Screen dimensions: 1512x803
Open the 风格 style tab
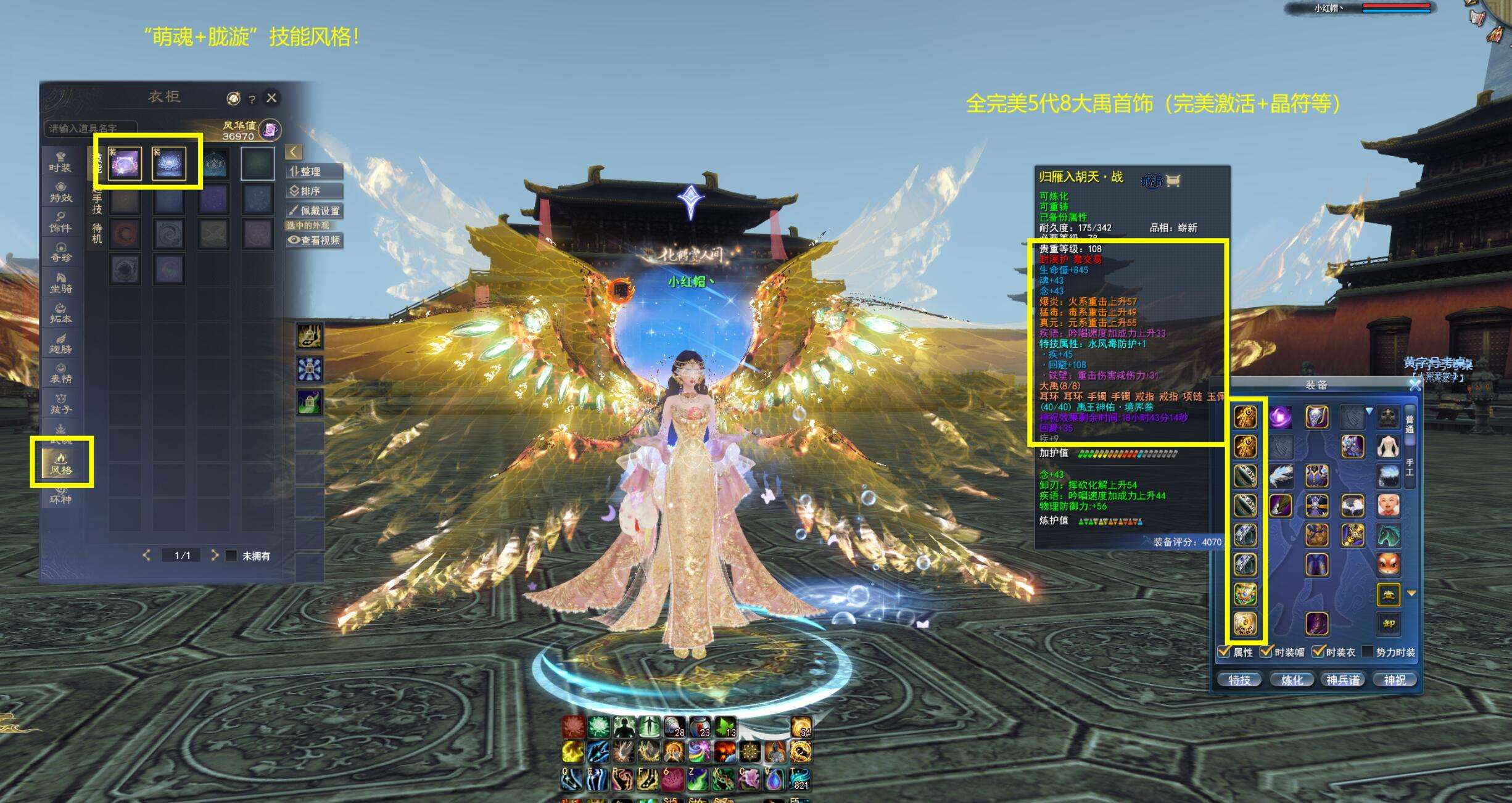(61, 463)
